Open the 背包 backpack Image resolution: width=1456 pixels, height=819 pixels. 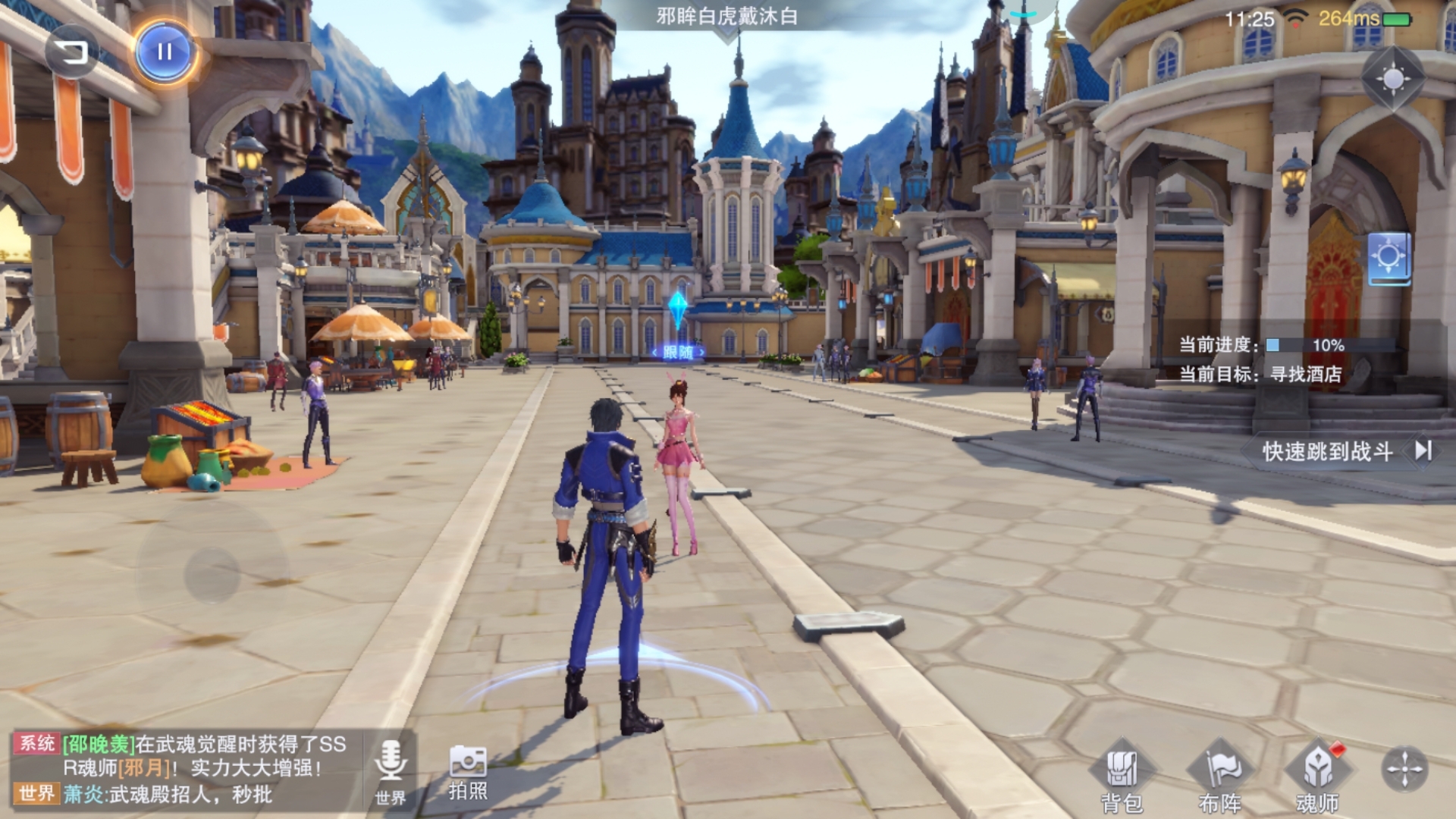pos(1121,776)
